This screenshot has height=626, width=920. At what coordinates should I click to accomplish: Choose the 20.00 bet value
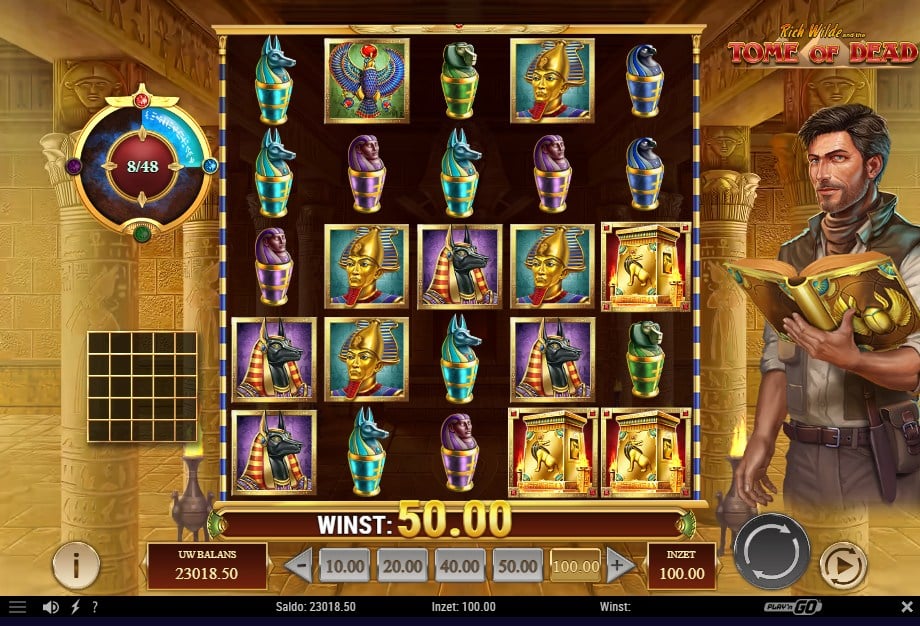pos(402,566)
